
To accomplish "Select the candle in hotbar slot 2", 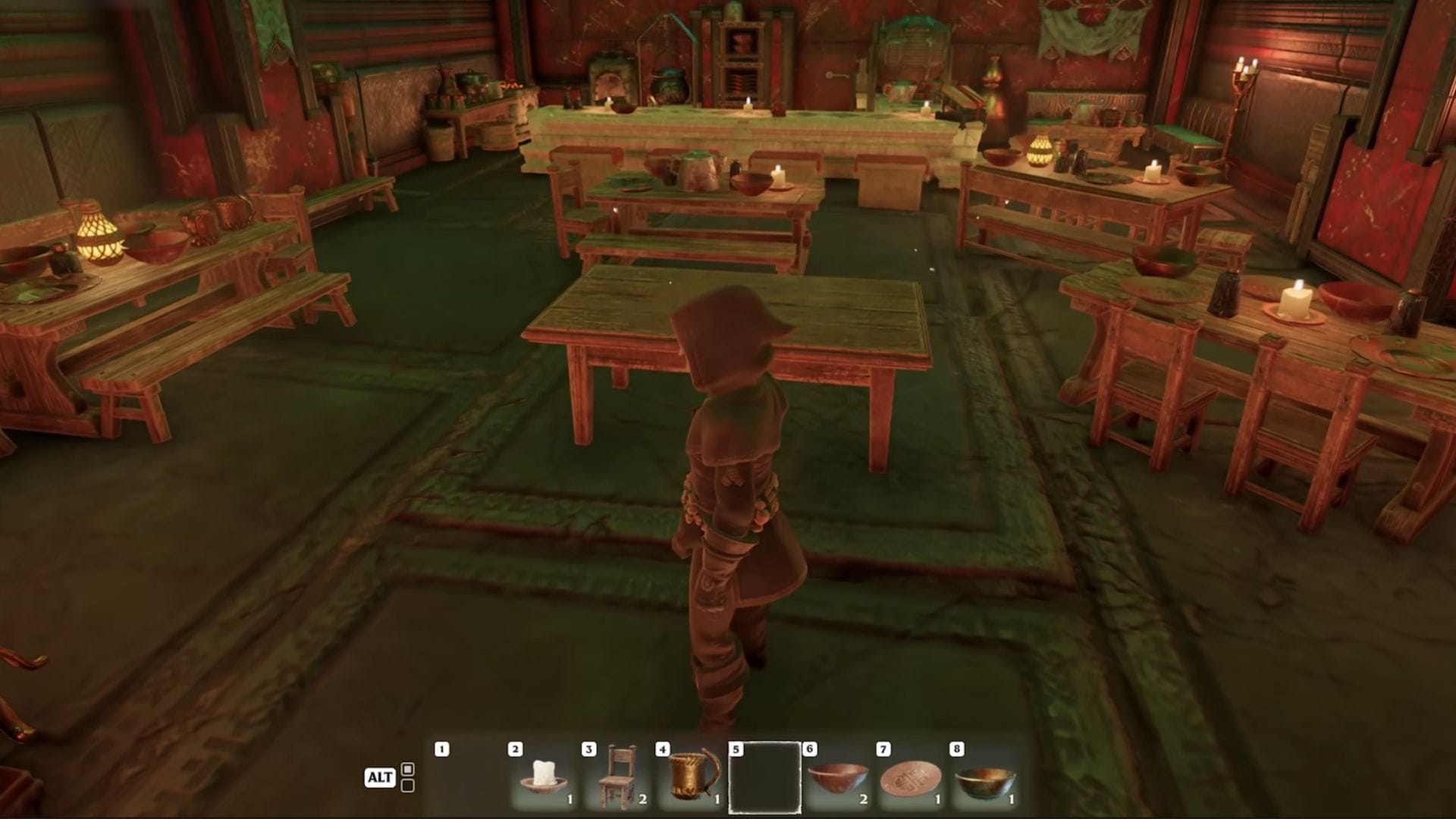I will tap(544, 777).
